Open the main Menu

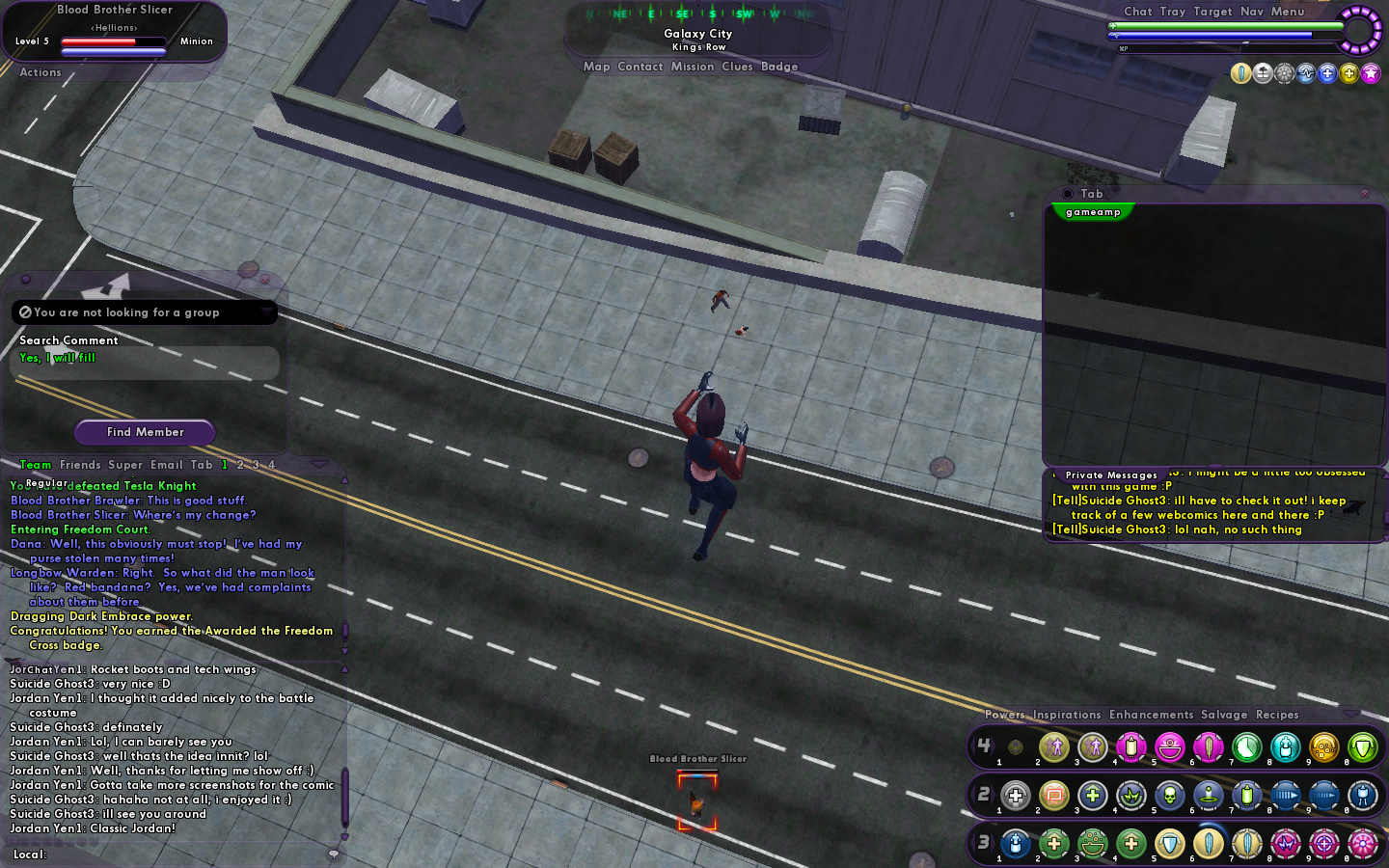(x=1287, y=12)
